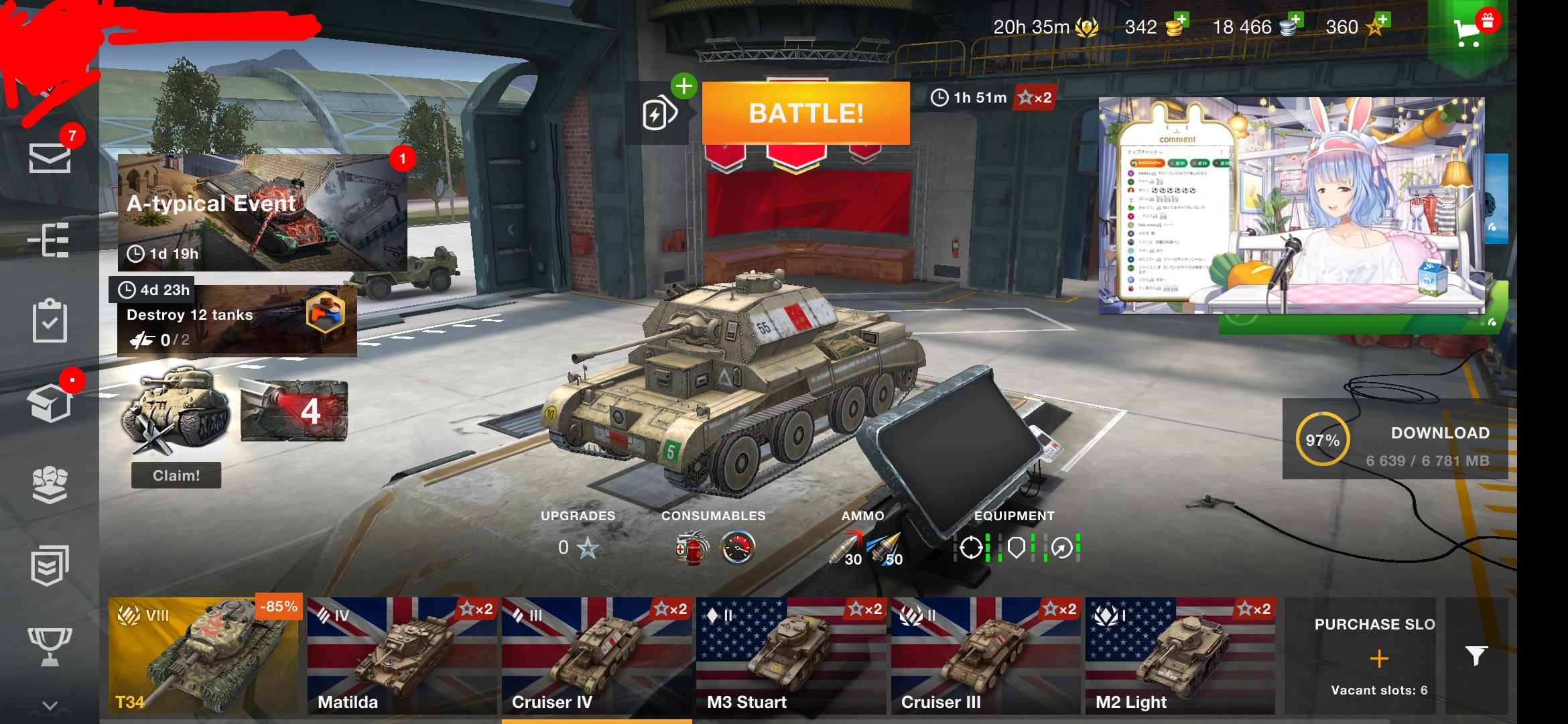Start a match with the BATTLE! button

click(805, 113)
